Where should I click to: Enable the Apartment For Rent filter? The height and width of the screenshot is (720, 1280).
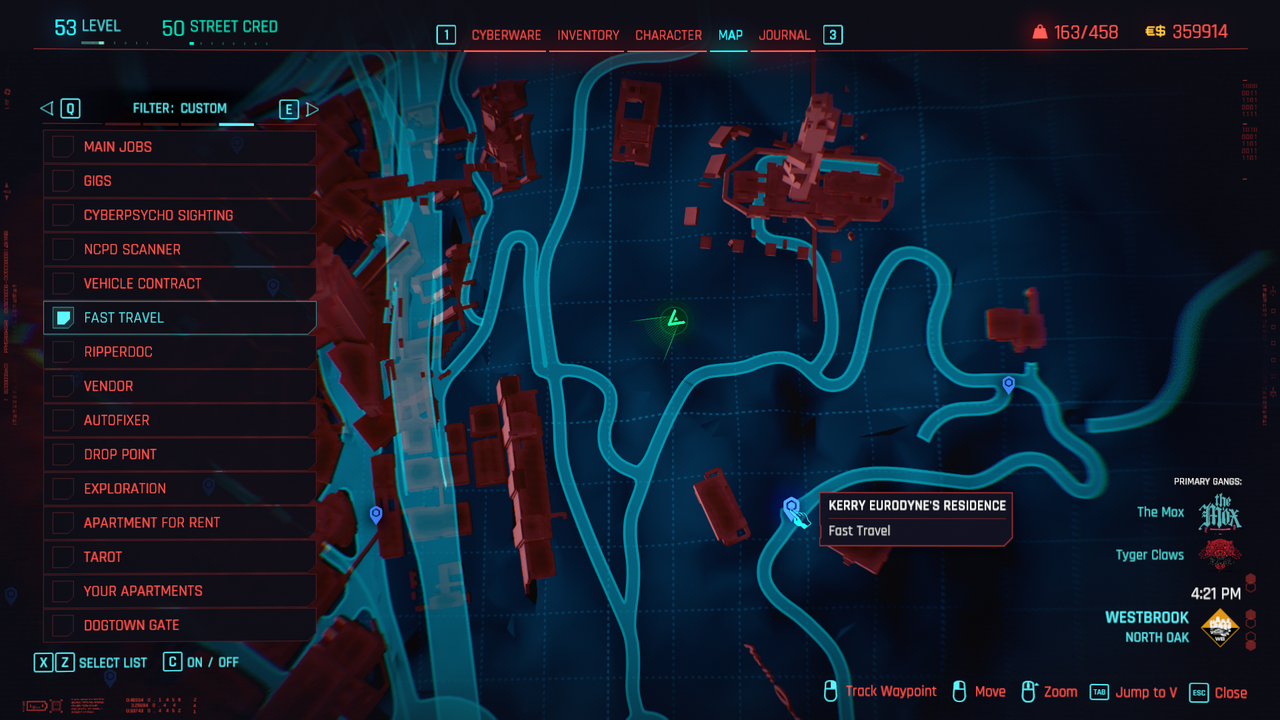(64, 522)
